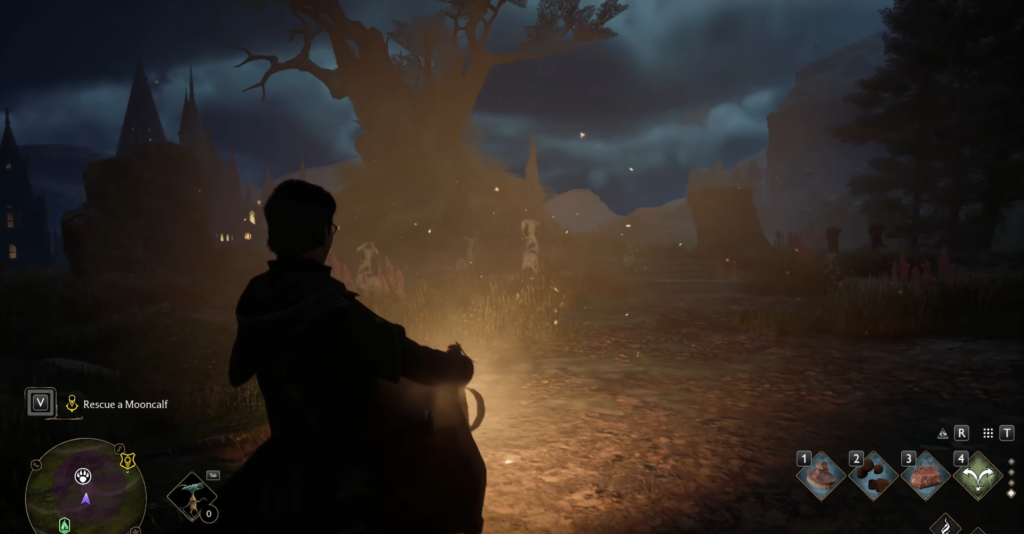Select the yellow shield quest marker on minimap
The image size is (1024, 534).
pos(127,461)
